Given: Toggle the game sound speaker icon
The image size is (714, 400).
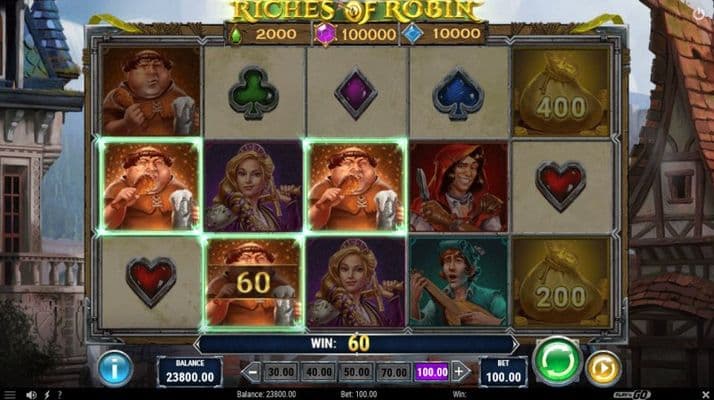Looking at the screenshot, I should pos(32,394).
